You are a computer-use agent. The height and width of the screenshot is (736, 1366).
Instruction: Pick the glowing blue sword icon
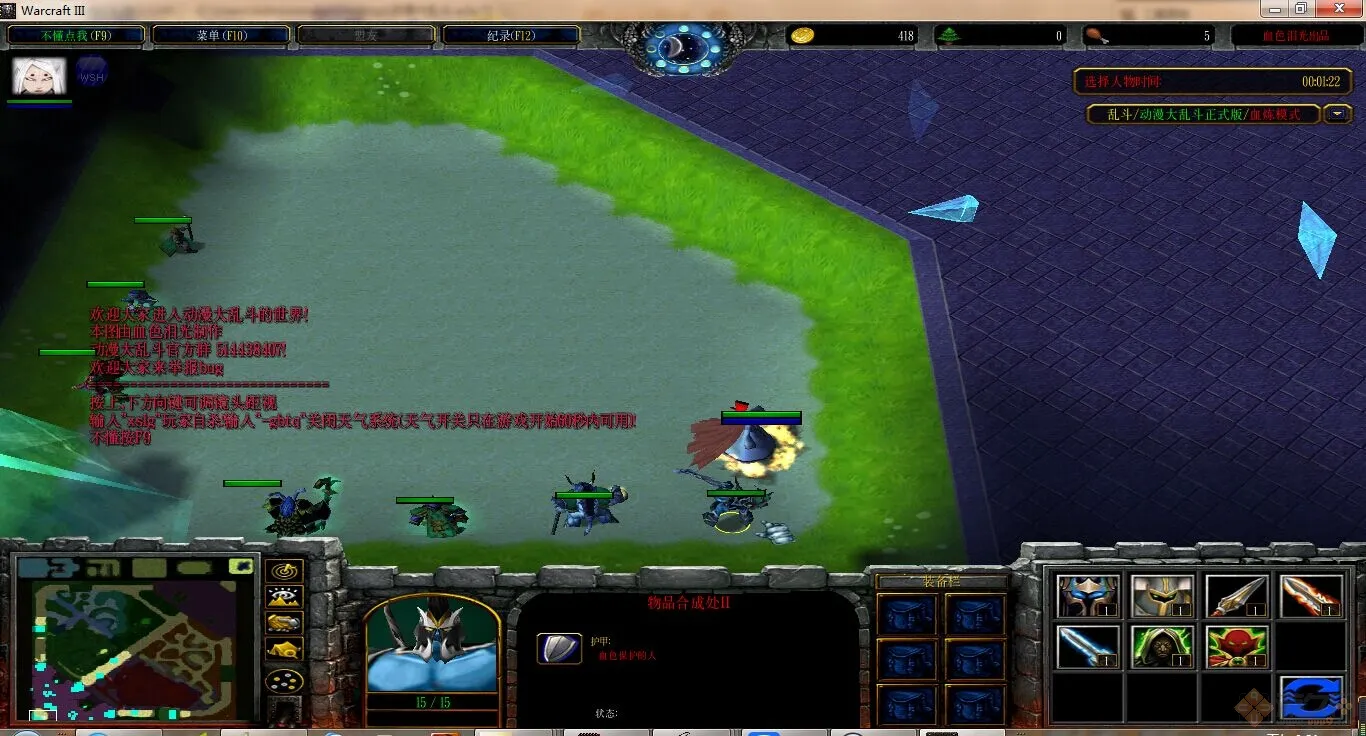(x=1088, y=647)
